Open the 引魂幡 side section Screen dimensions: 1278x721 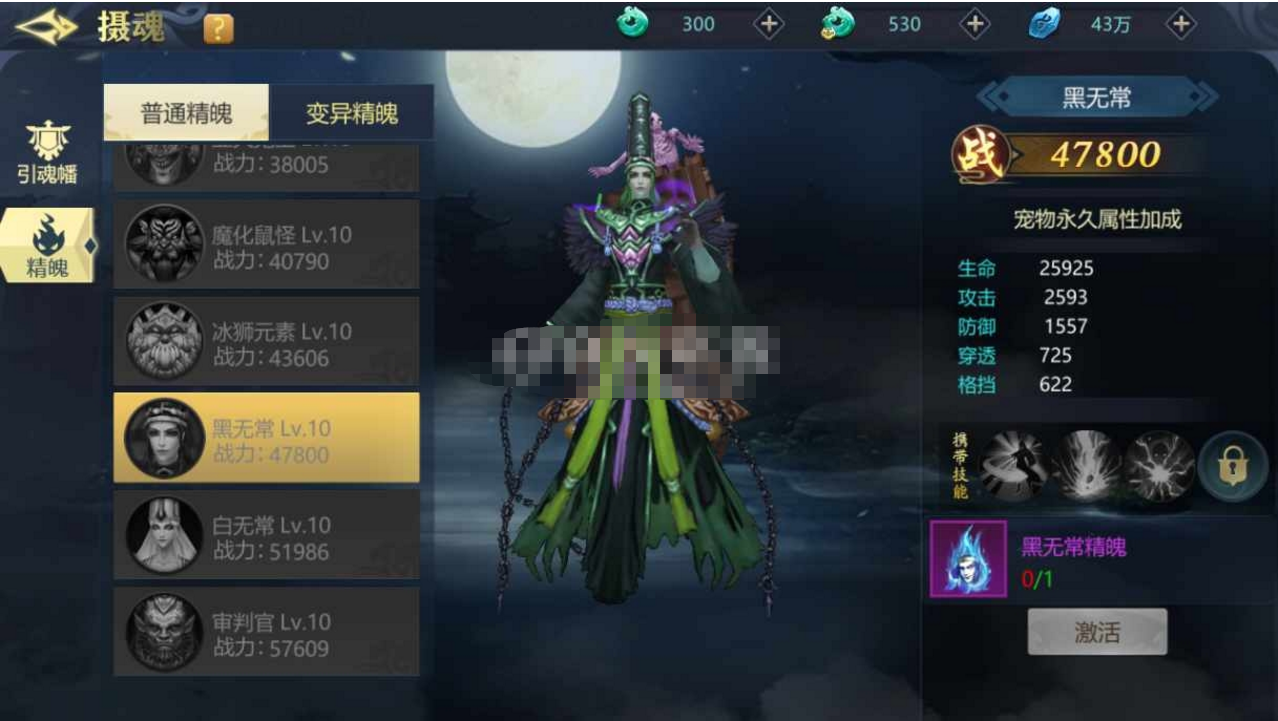[x=47, y=153]
